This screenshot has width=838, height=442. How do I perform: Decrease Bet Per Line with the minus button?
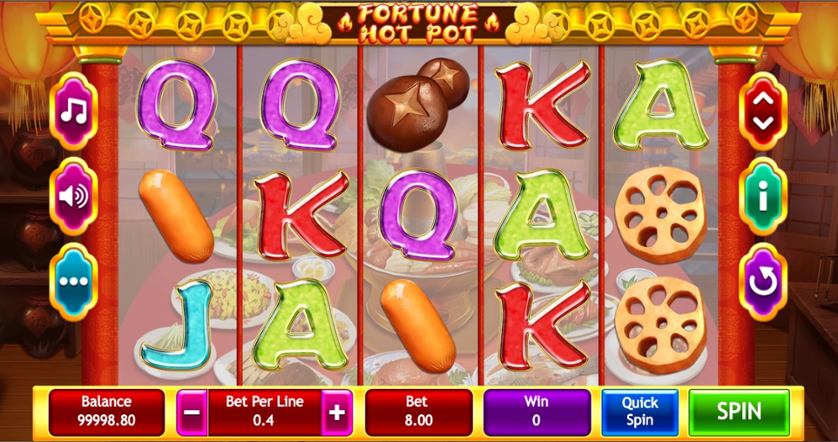194,411
